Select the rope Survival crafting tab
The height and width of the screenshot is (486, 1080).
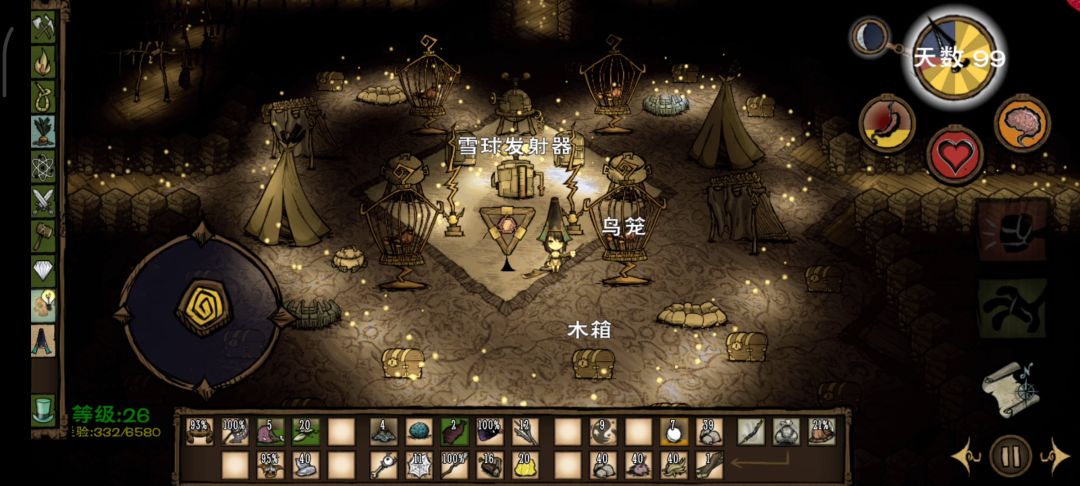[43, 97]
